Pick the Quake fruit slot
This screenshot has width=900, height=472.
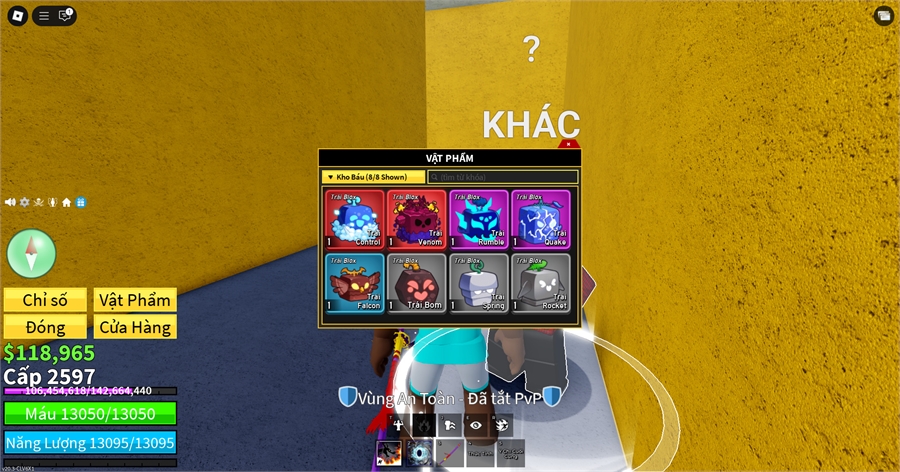[x=541, y=219]
